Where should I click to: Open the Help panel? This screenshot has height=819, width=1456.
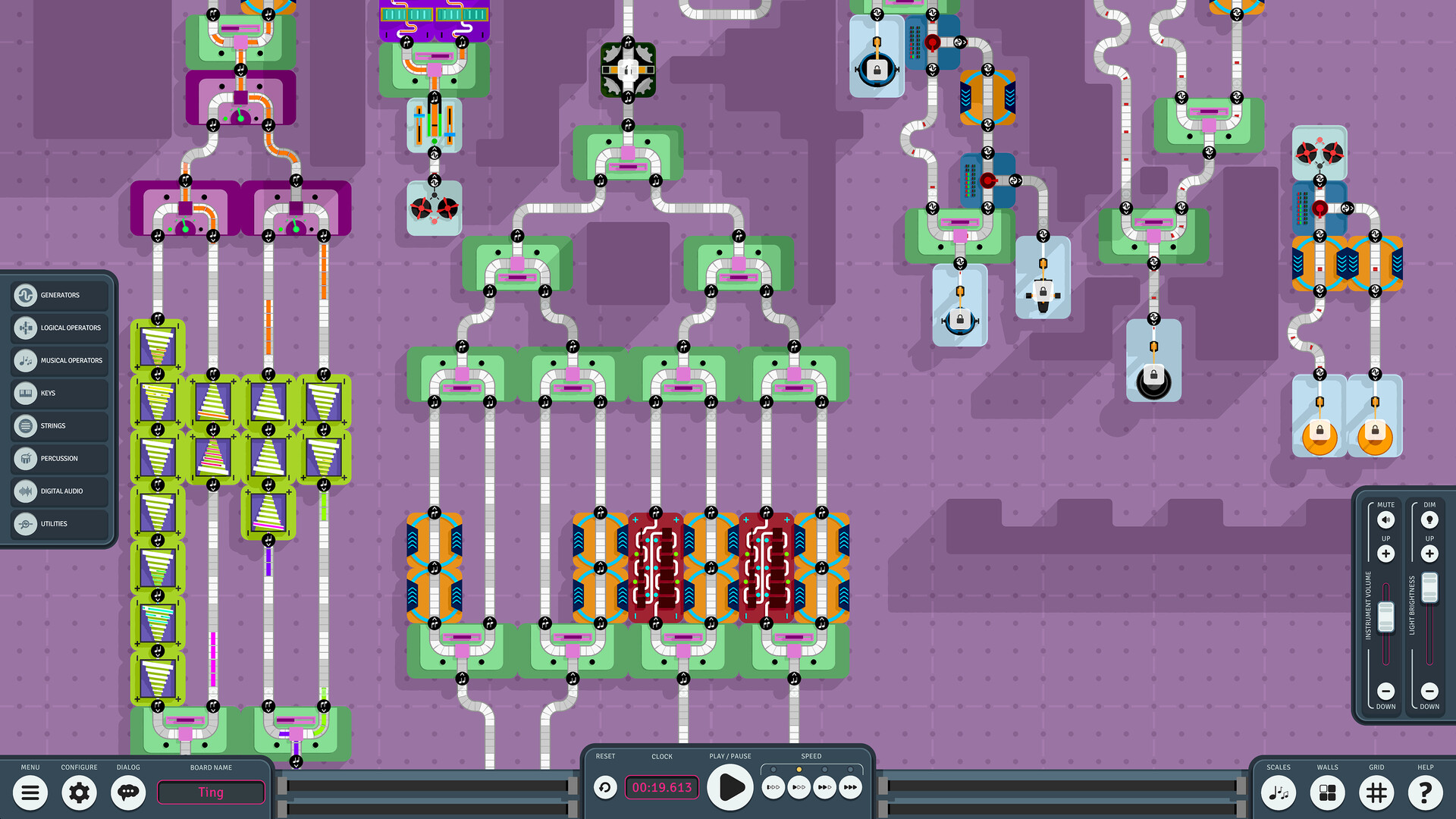[x=1426, y=792]
